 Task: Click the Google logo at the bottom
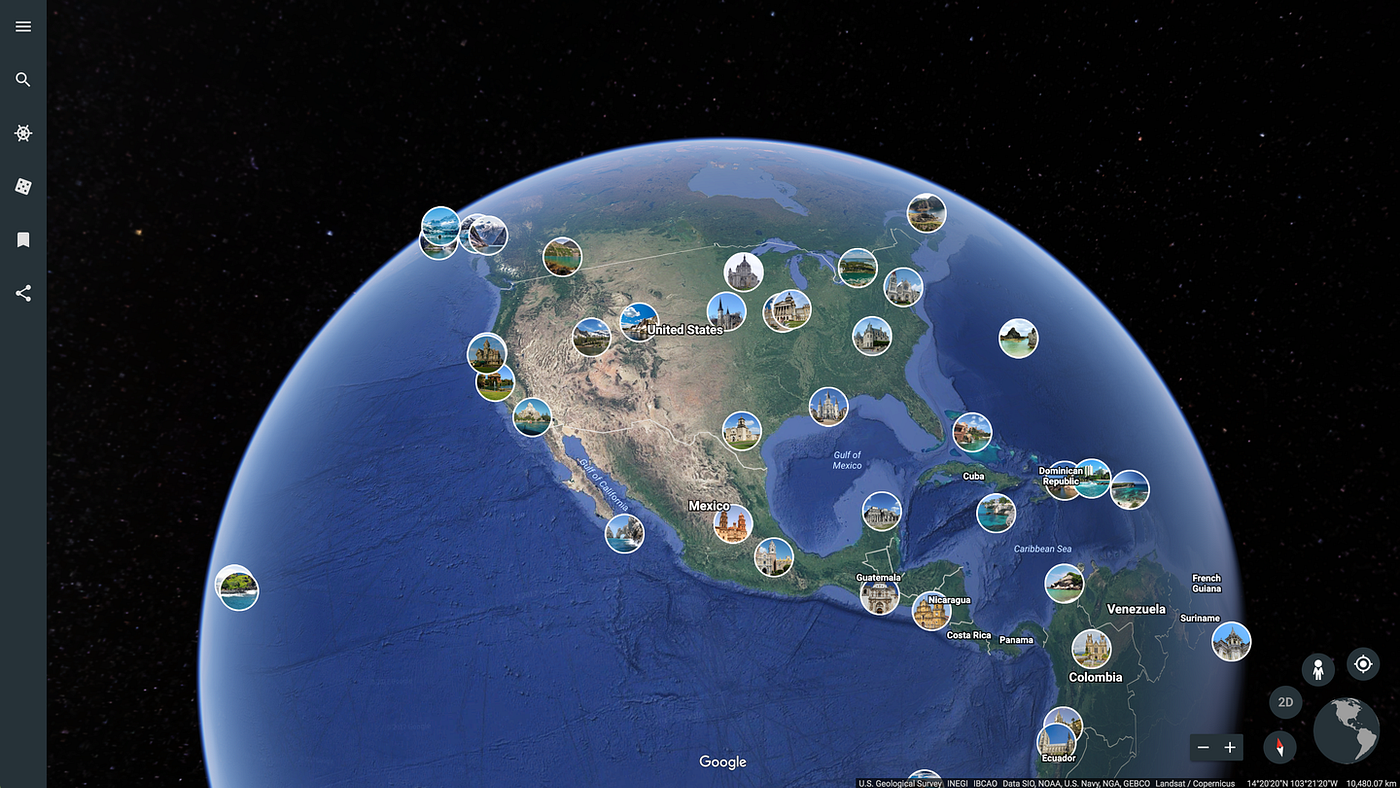pyautogui.click(x=722, y=761)
